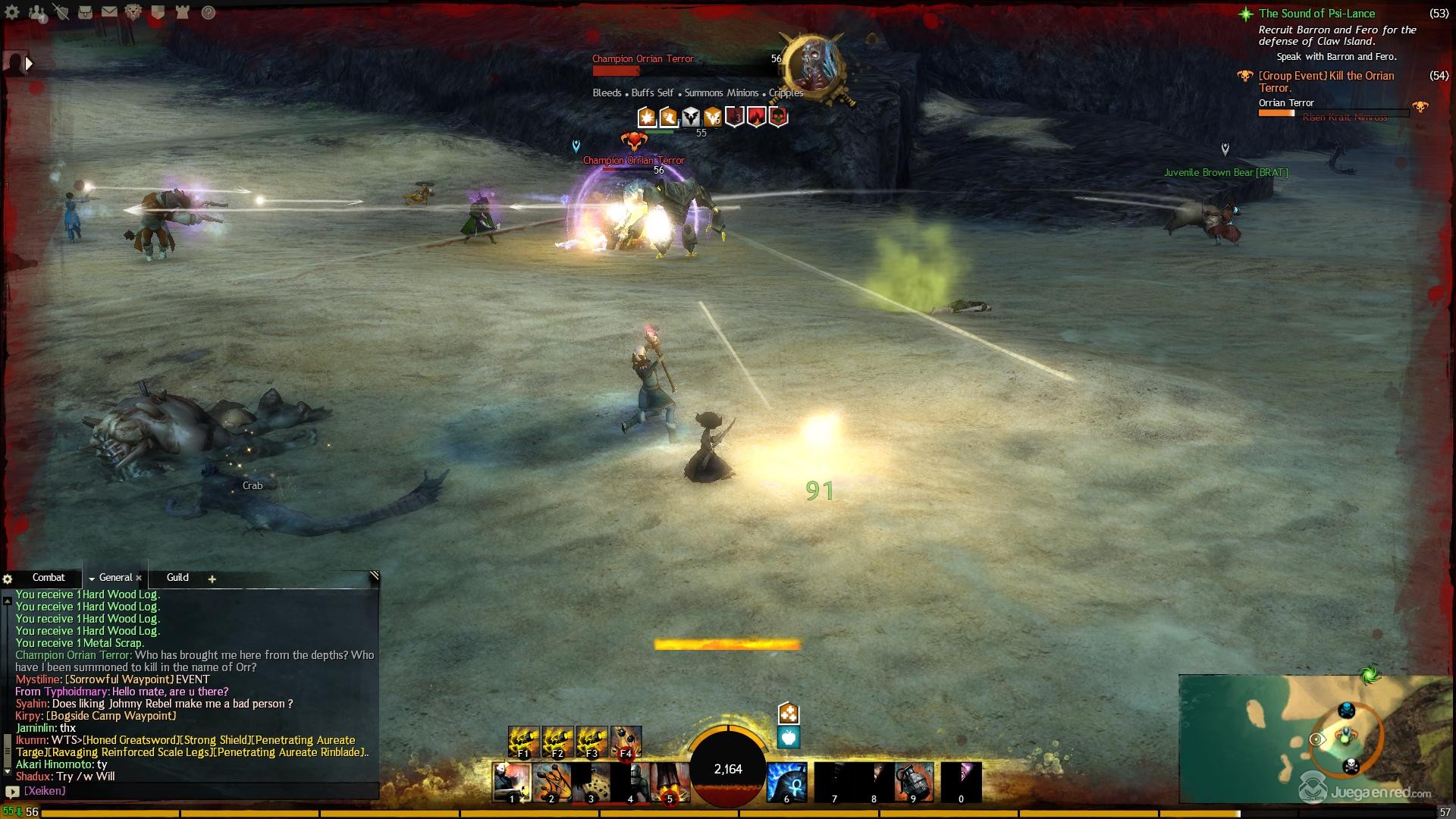Open the Black Lion Trading Company lion icon
The image size is (1456, 819).
[133, 12]
